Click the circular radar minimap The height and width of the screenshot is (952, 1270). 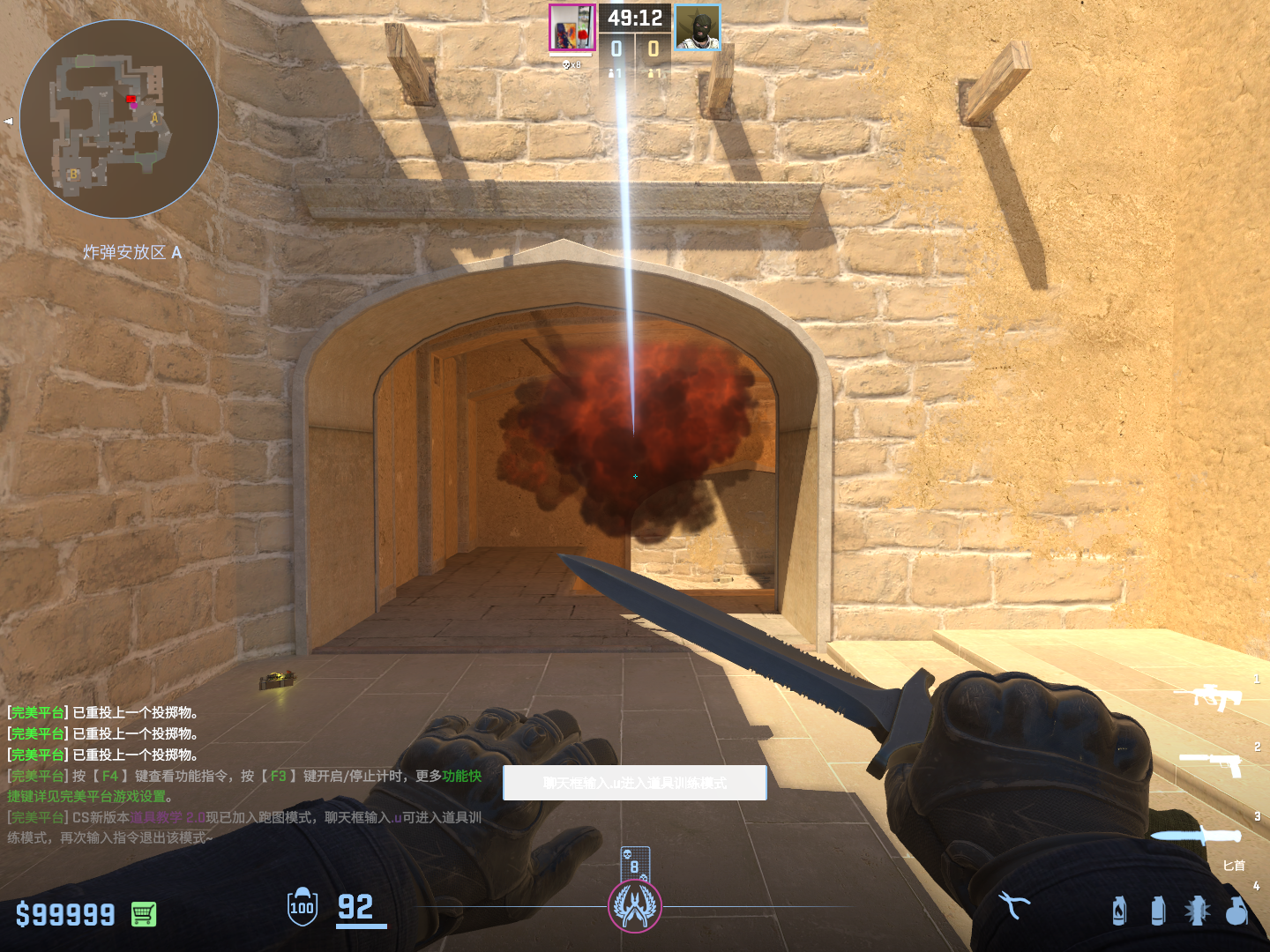119,119
